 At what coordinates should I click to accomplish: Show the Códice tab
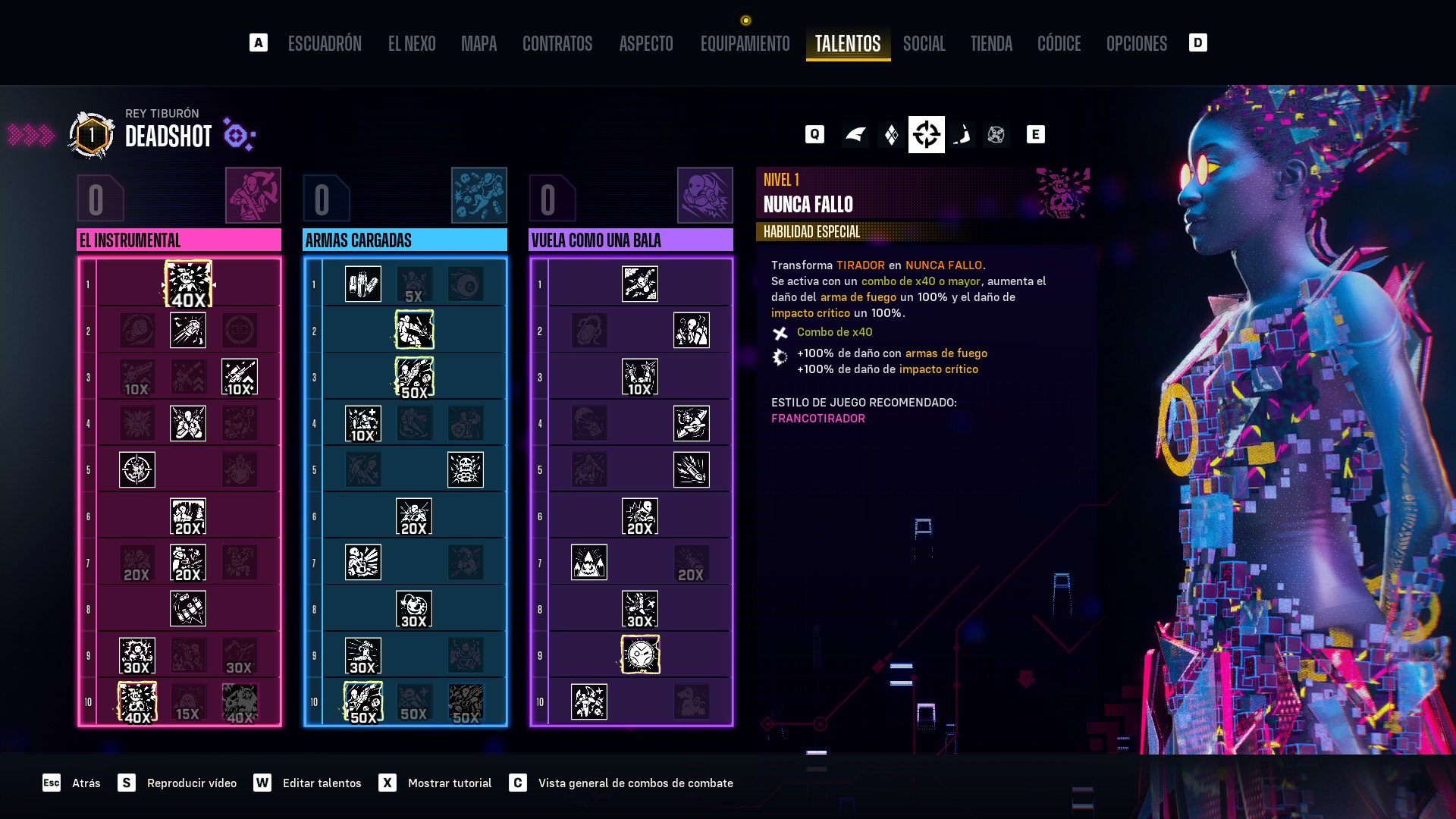click(x=1059, y=43)
